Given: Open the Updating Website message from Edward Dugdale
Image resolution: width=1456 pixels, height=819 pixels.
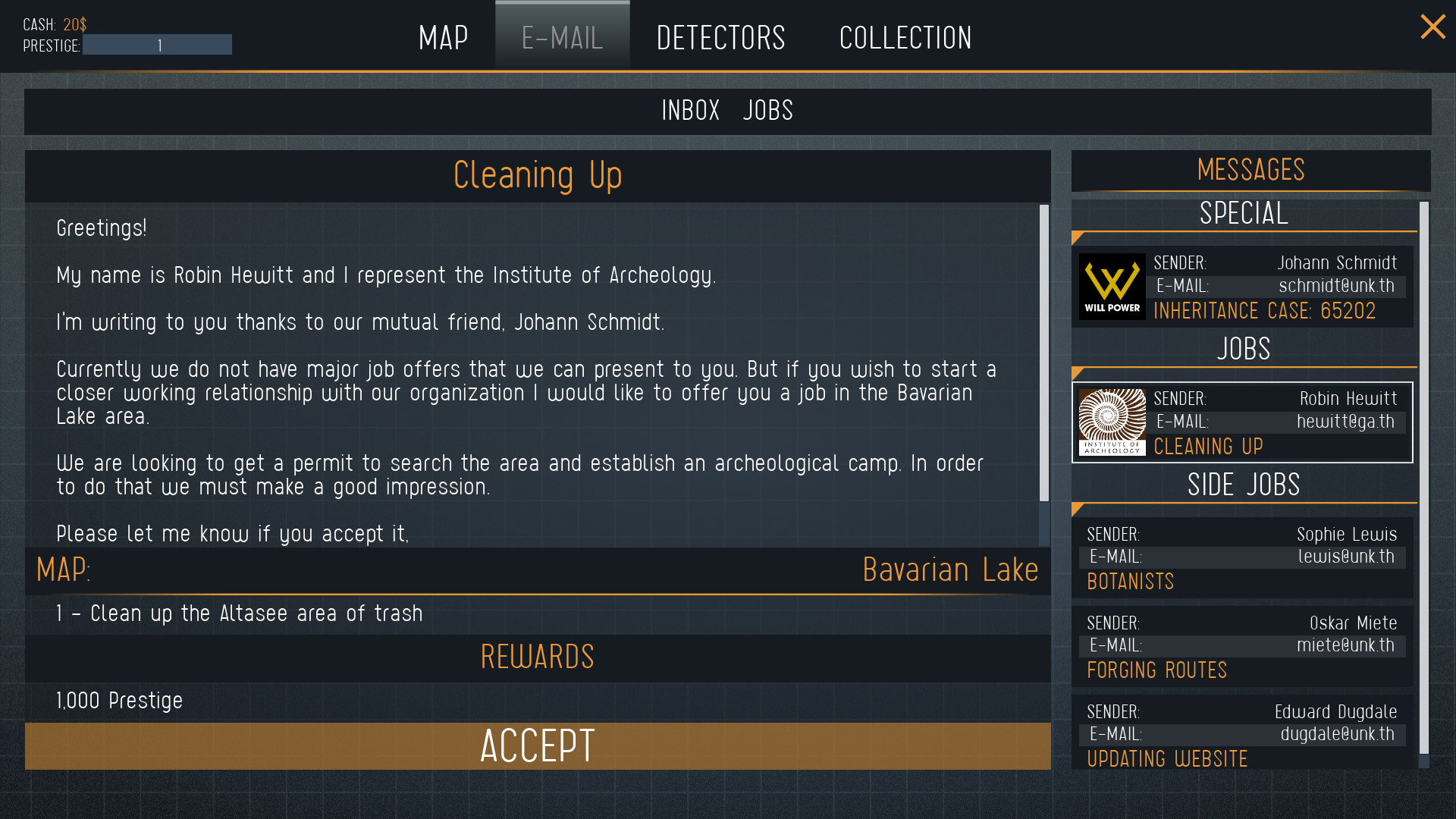Looking at the screenshot, I should (x=1242, y=734).
